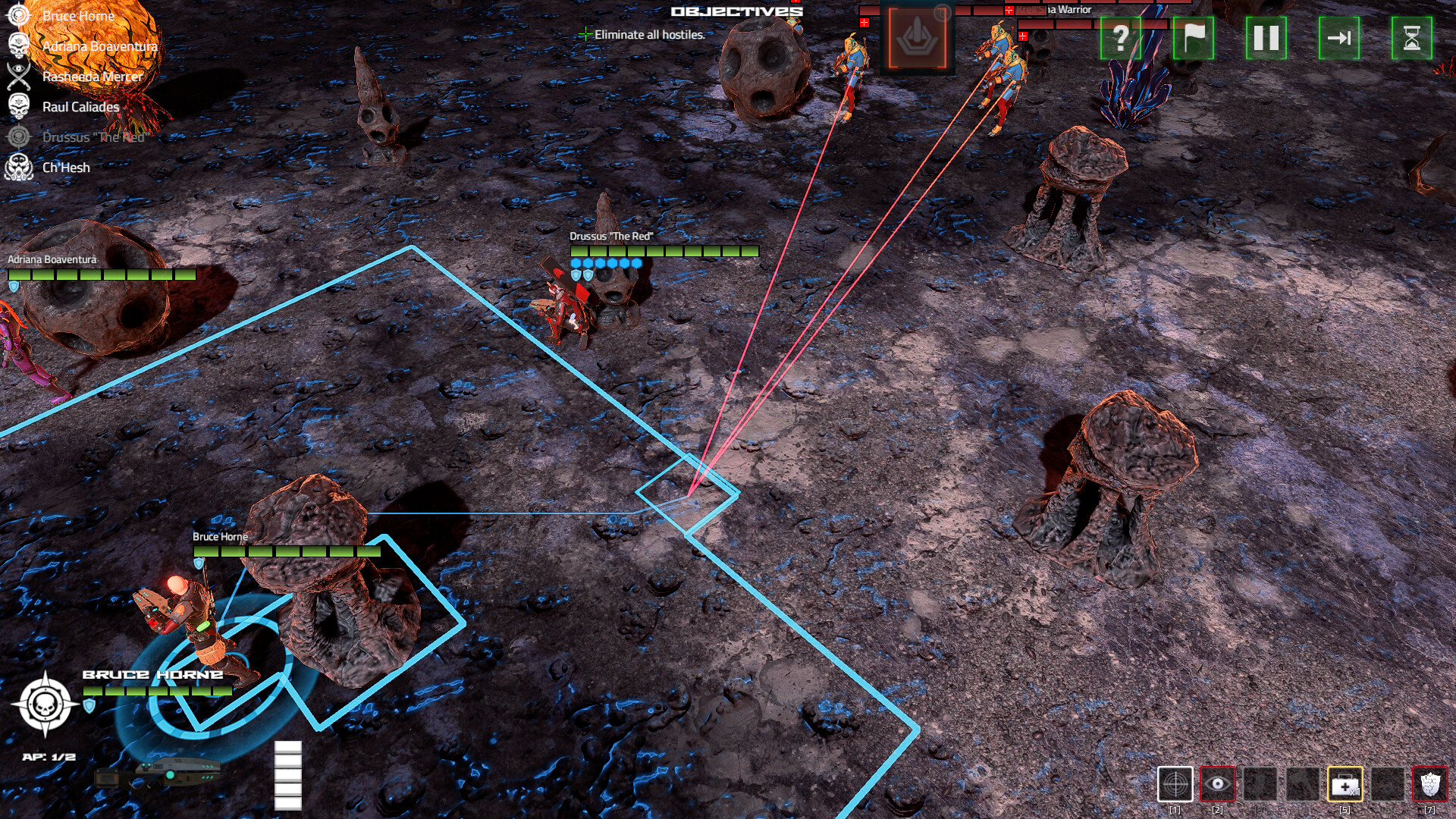Select the targeted shot ability in slot 1
Viewport: 1456px width, 819px height.
[x=1175, y=783]
